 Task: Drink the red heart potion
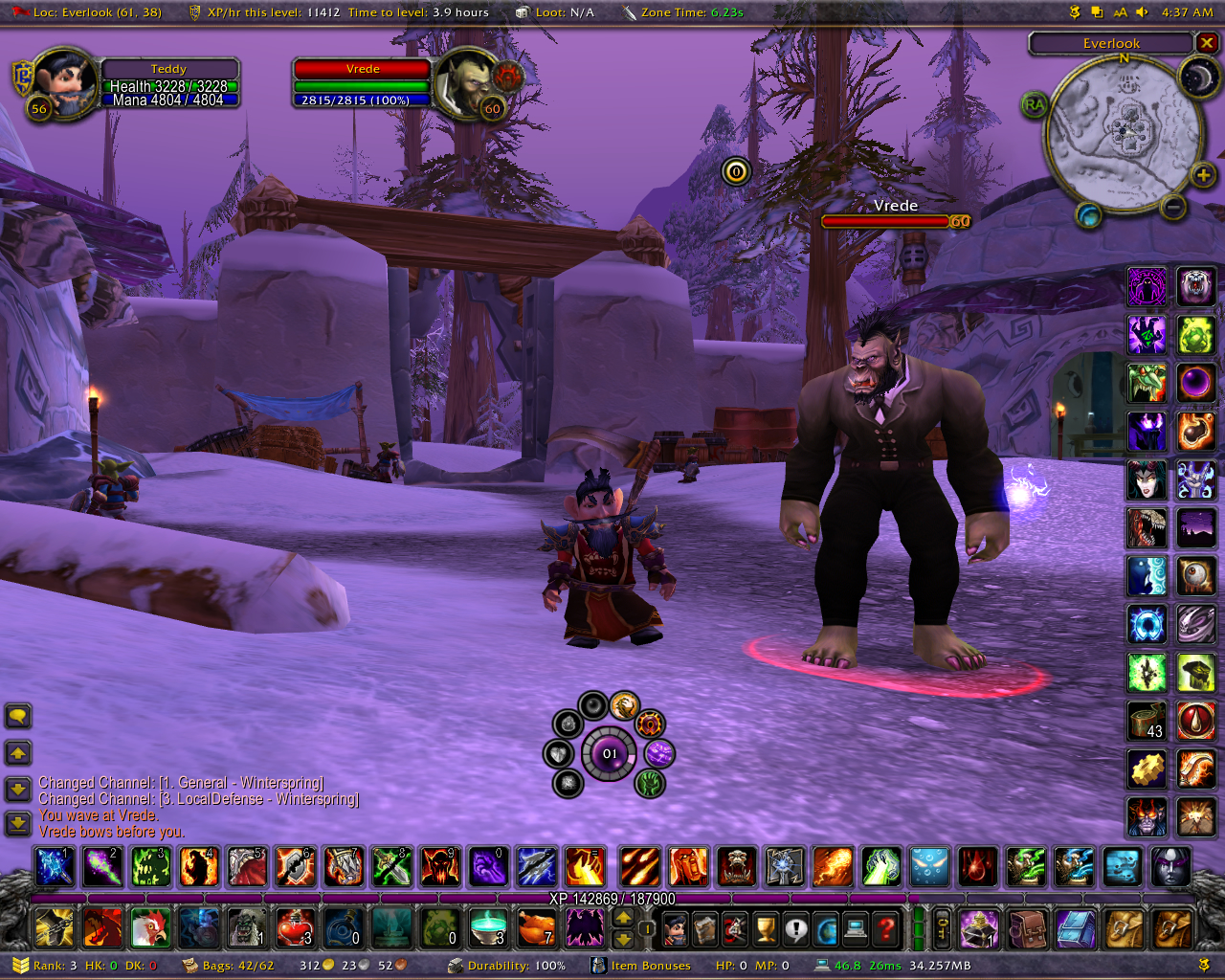(294, 927)
